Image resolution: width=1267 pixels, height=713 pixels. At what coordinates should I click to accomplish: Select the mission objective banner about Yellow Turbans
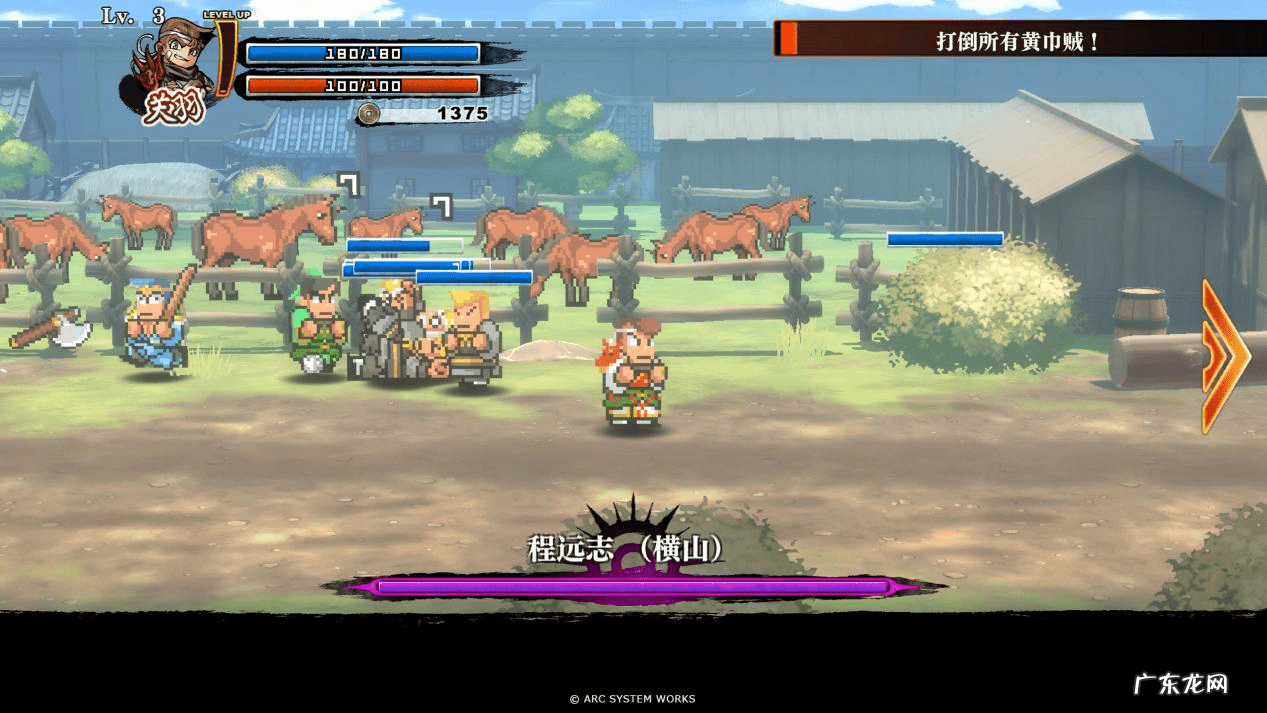(1018, 41)
